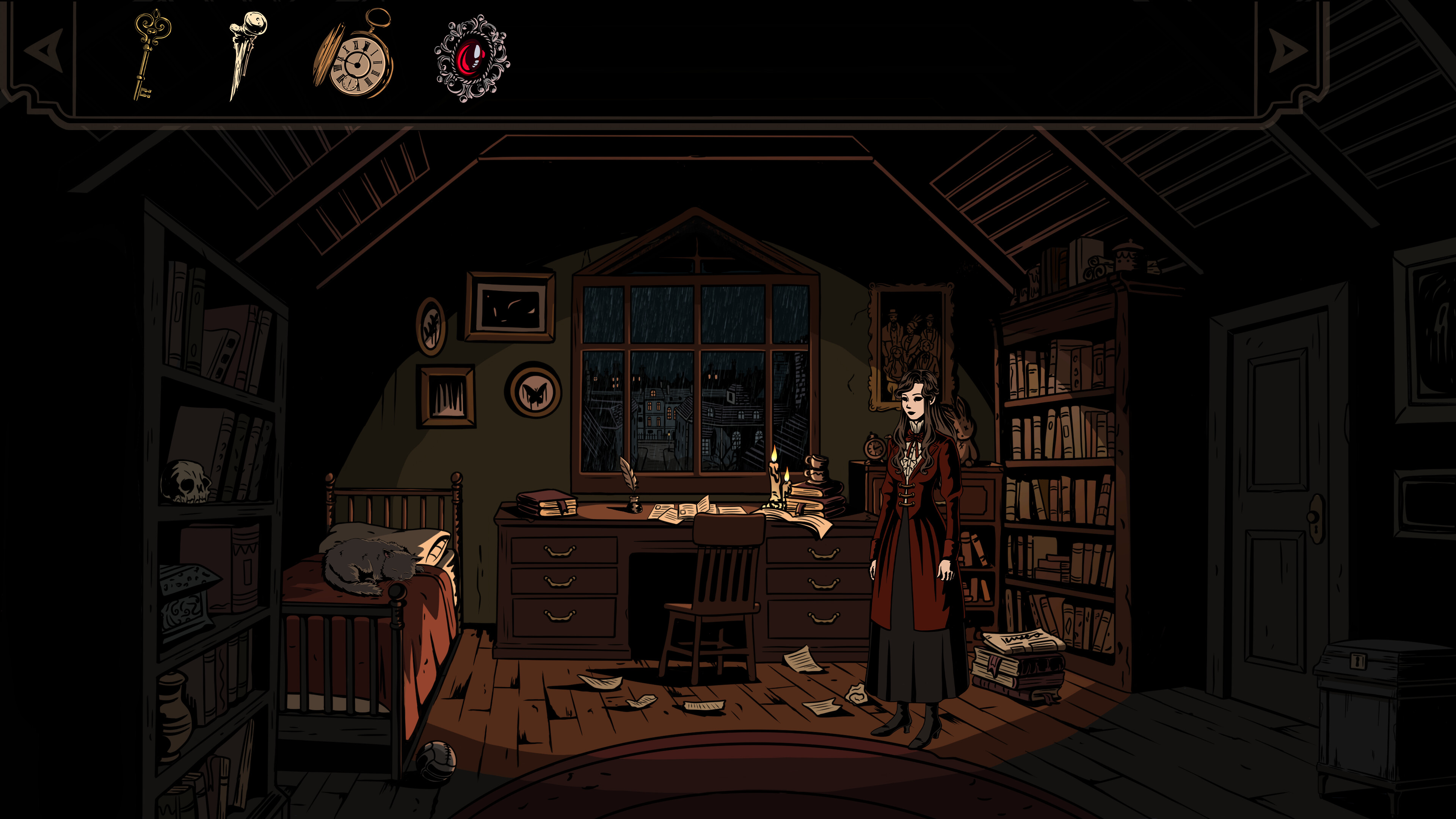The height and width of the screenshot is (819, 1456).
Task: Pick the pocket watch in the inventory
Action: point(356,60)
